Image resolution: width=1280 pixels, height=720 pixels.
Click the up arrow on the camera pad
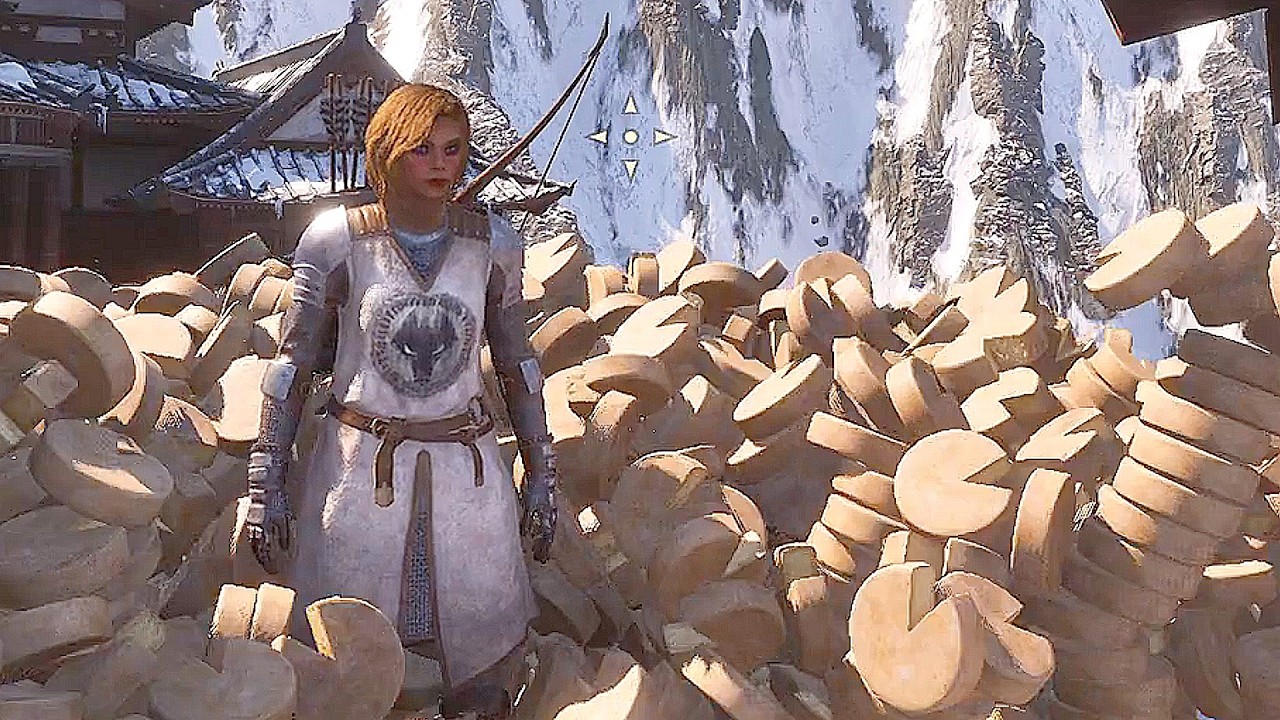[x=630, y=104]
